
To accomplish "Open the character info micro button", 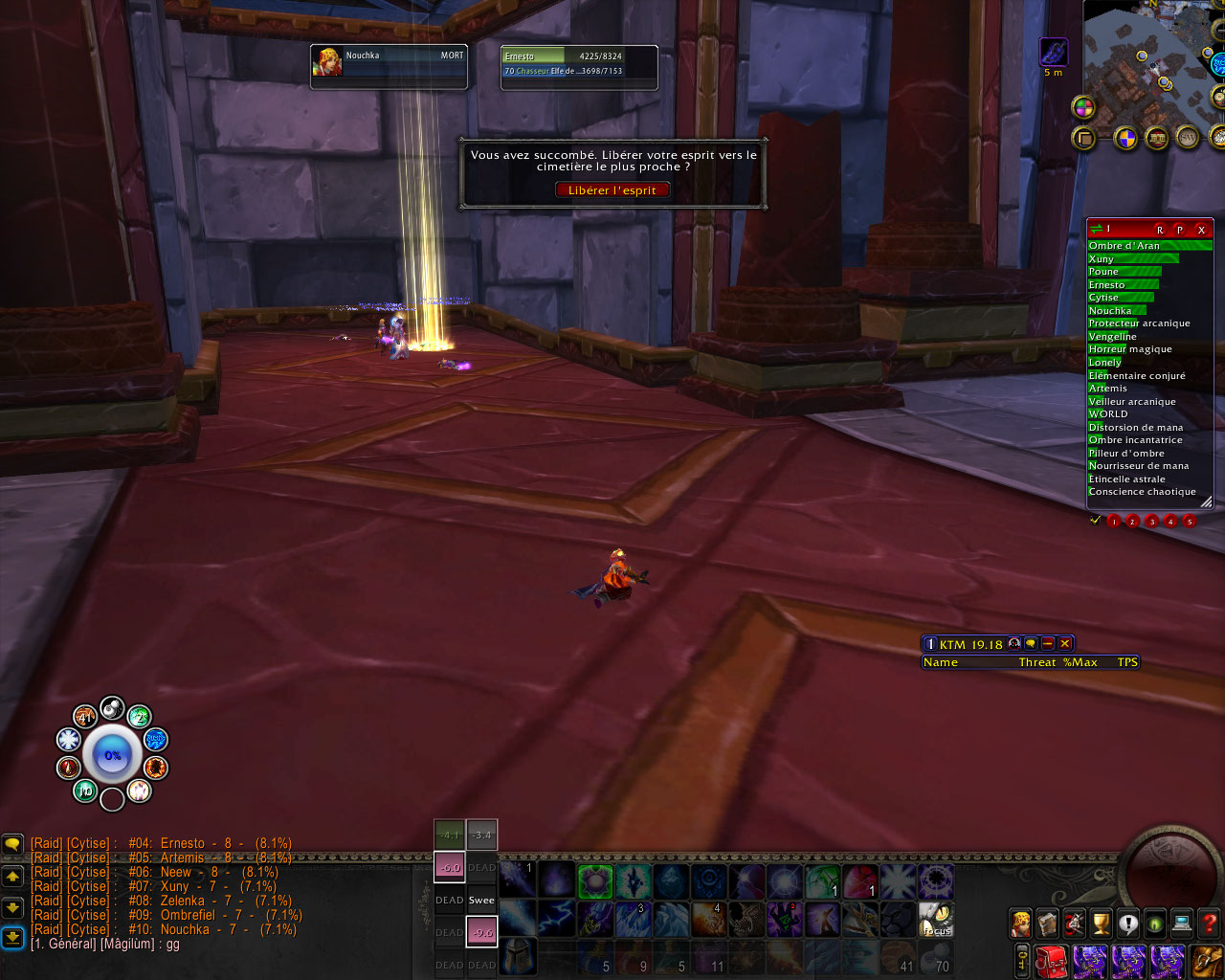I will tap(1021, 924).
